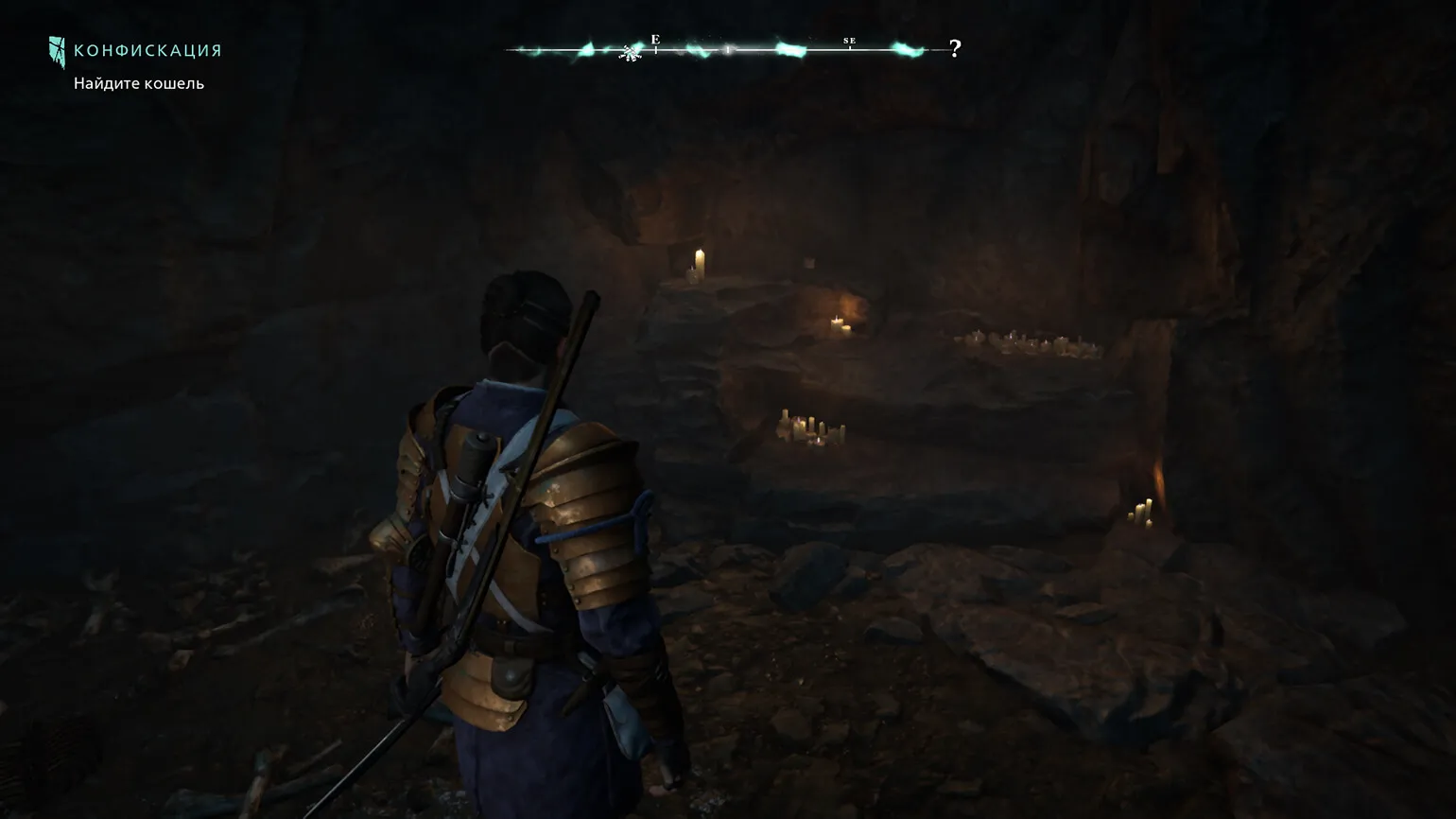Click the quest emblem icon beside «Конфискация»
This screenshot has height=819, width=1456.
(58, 52)
